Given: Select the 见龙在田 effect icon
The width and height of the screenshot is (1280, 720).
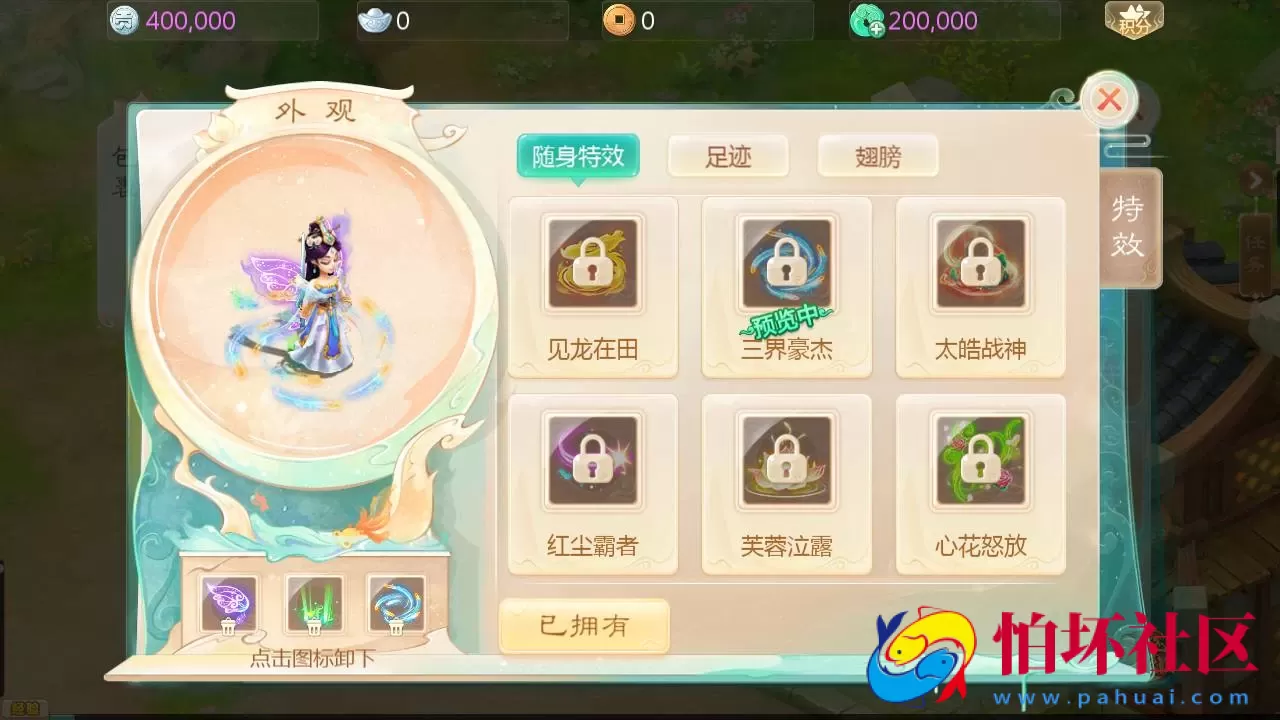Looking at the screenshot, I should [593, 265].
